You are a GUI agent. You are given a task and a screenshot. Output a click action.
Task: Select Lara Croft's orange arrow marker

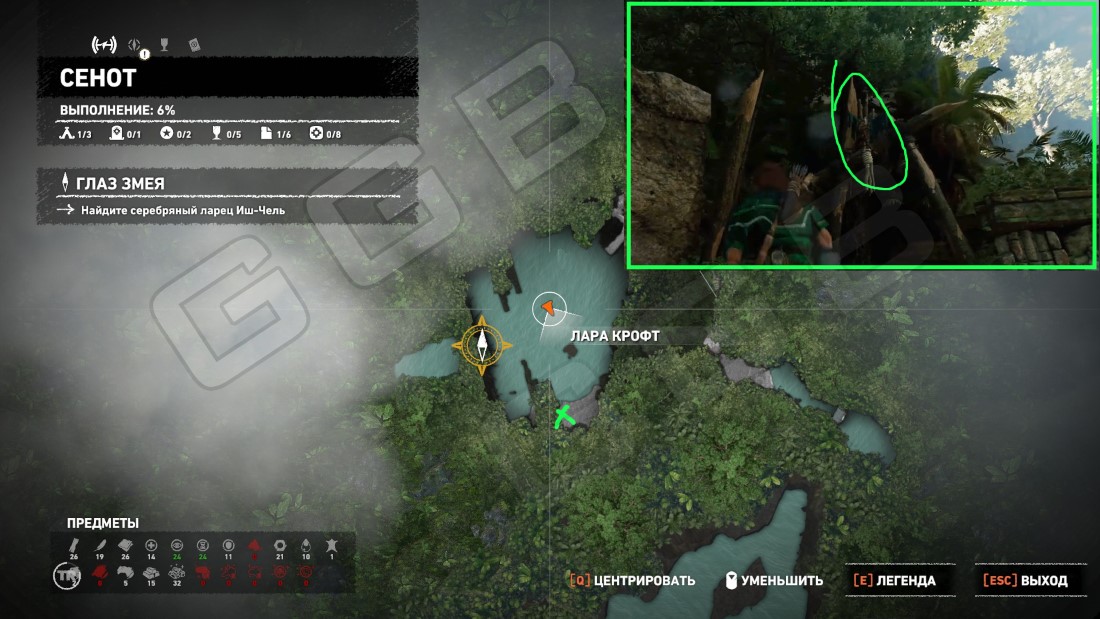[x=547, y=309]
